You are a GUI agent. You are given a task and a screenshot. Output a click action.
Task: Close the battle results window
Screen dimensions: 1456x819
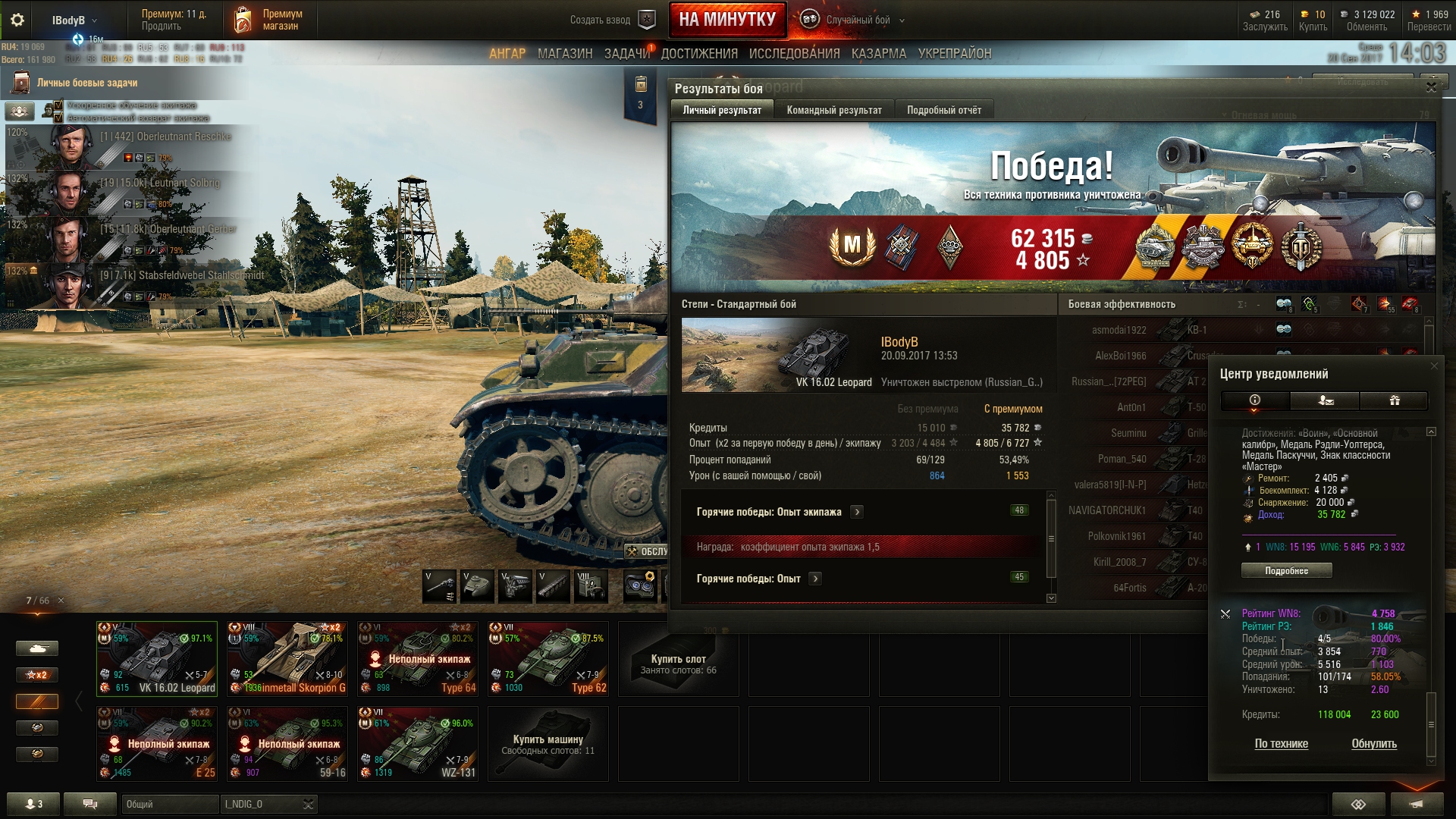[1431, 87]
